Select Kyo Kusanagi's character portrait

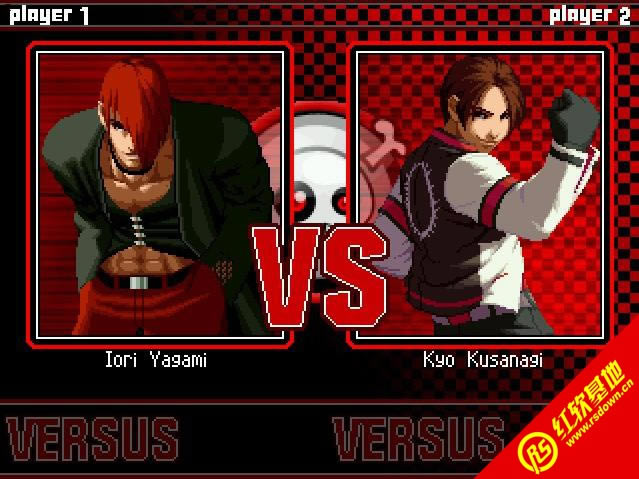click(480, 193)
